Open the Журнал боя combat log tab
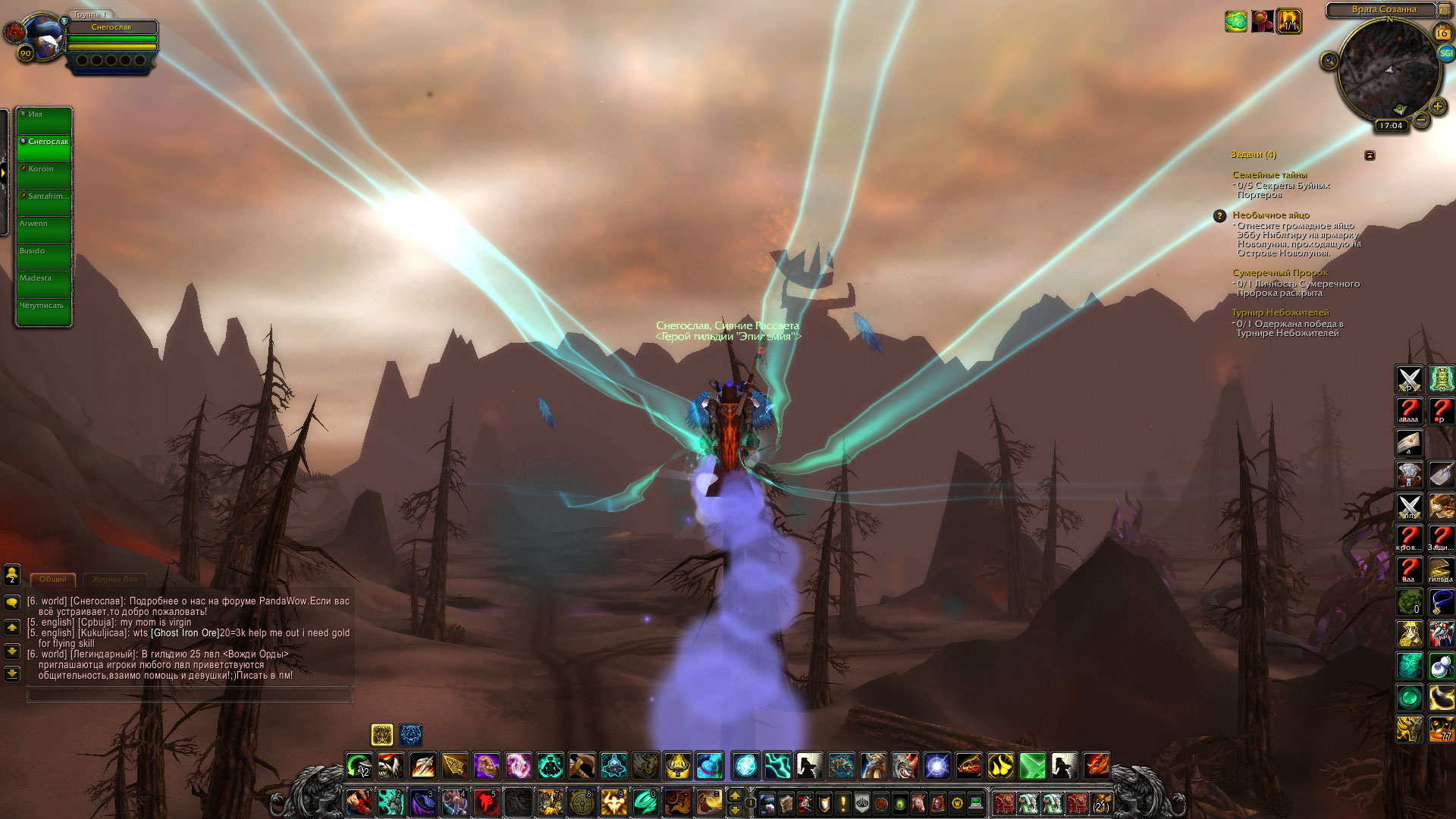The image size is (1456, 819). pyautogui.click(x=115, y=579)
